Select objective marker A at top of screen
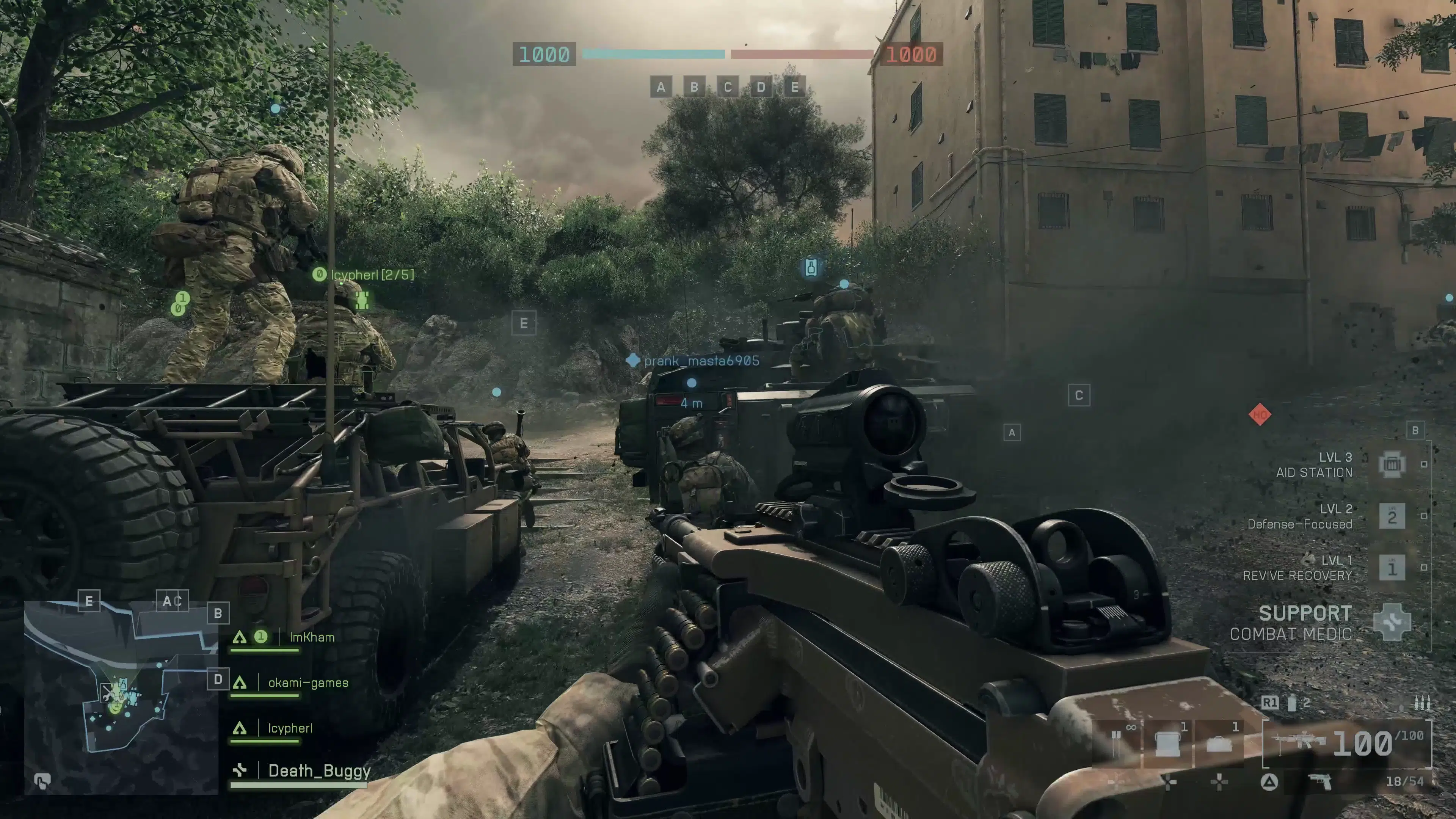The width and height of the screenshot is (1456, 819). [662, 87]
